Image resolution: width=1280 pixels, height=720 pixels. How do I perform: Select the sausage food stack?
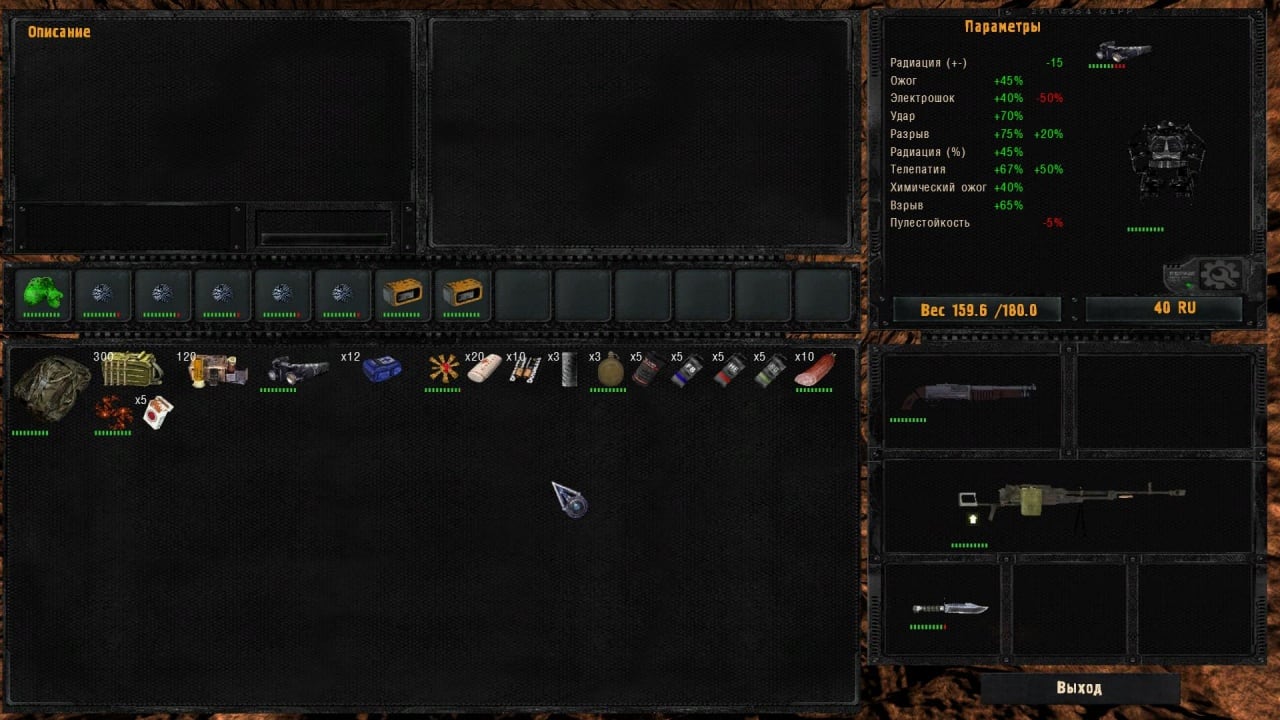click(x=815, y=371)
